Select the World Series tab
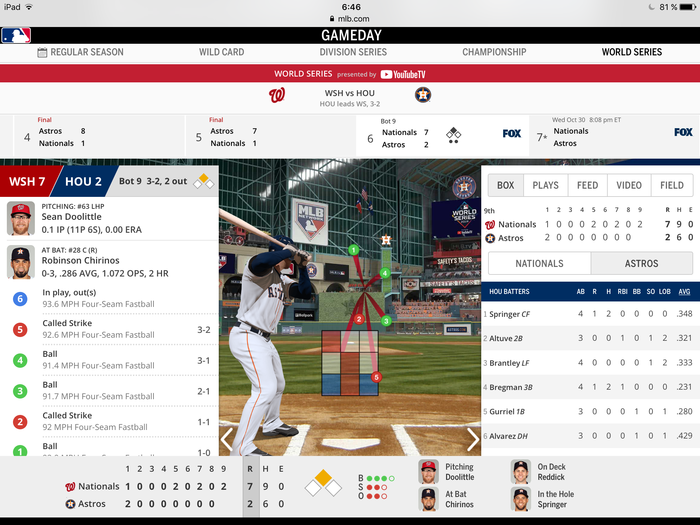The width and height of the screenshot is (700, 525). 631,52
